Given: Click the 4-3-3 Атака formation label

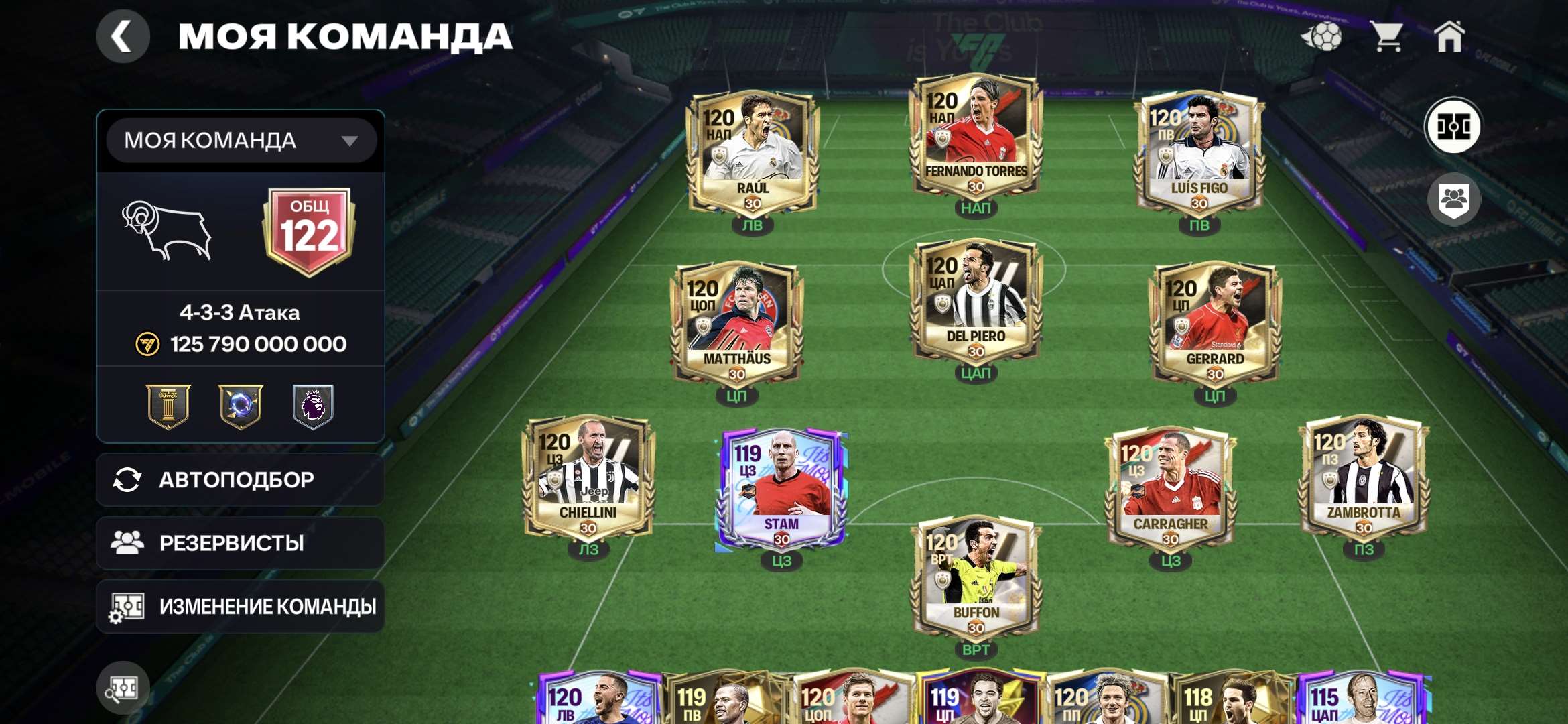Looking at the screenshot, I should [240, 313].
